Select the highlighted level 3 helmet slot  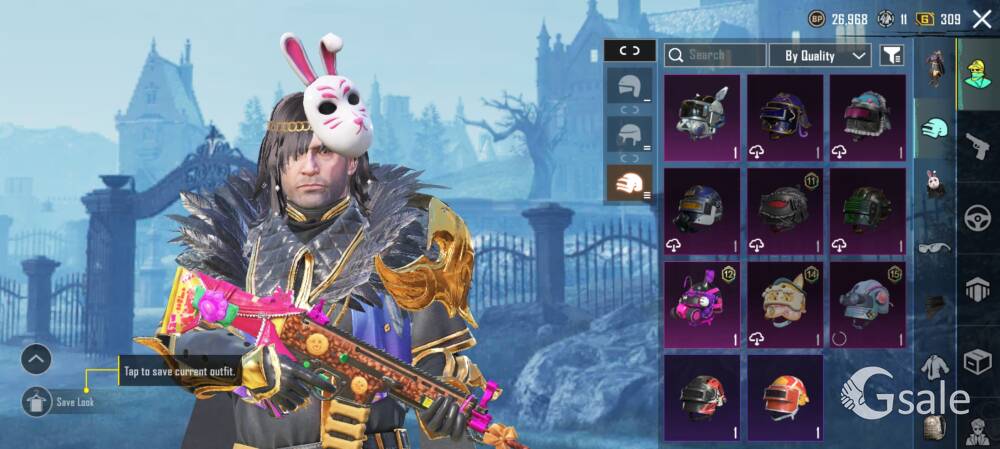630,183
